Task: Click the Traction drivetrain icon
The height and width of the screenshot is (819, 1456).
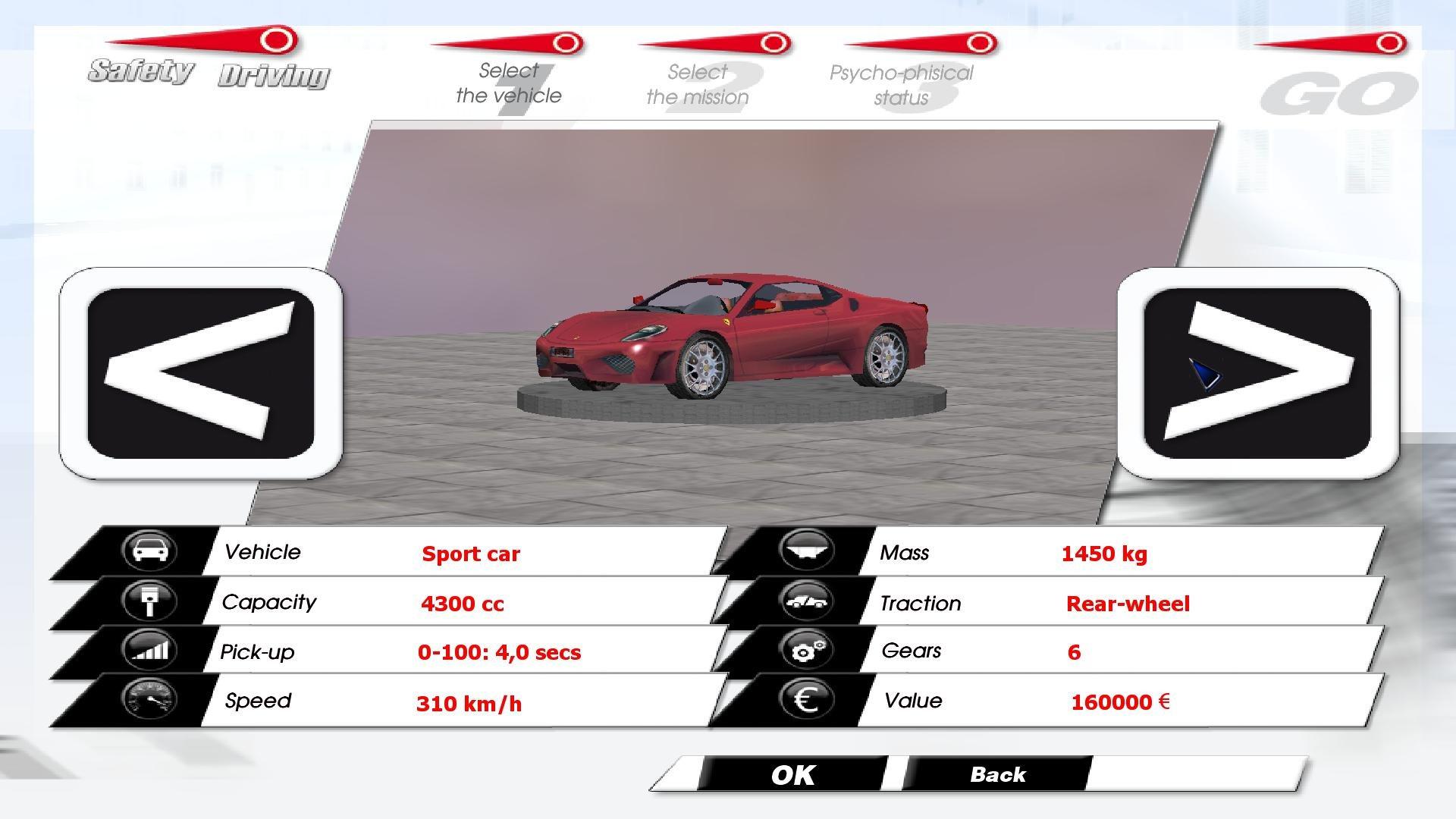Action: (805, 601)
